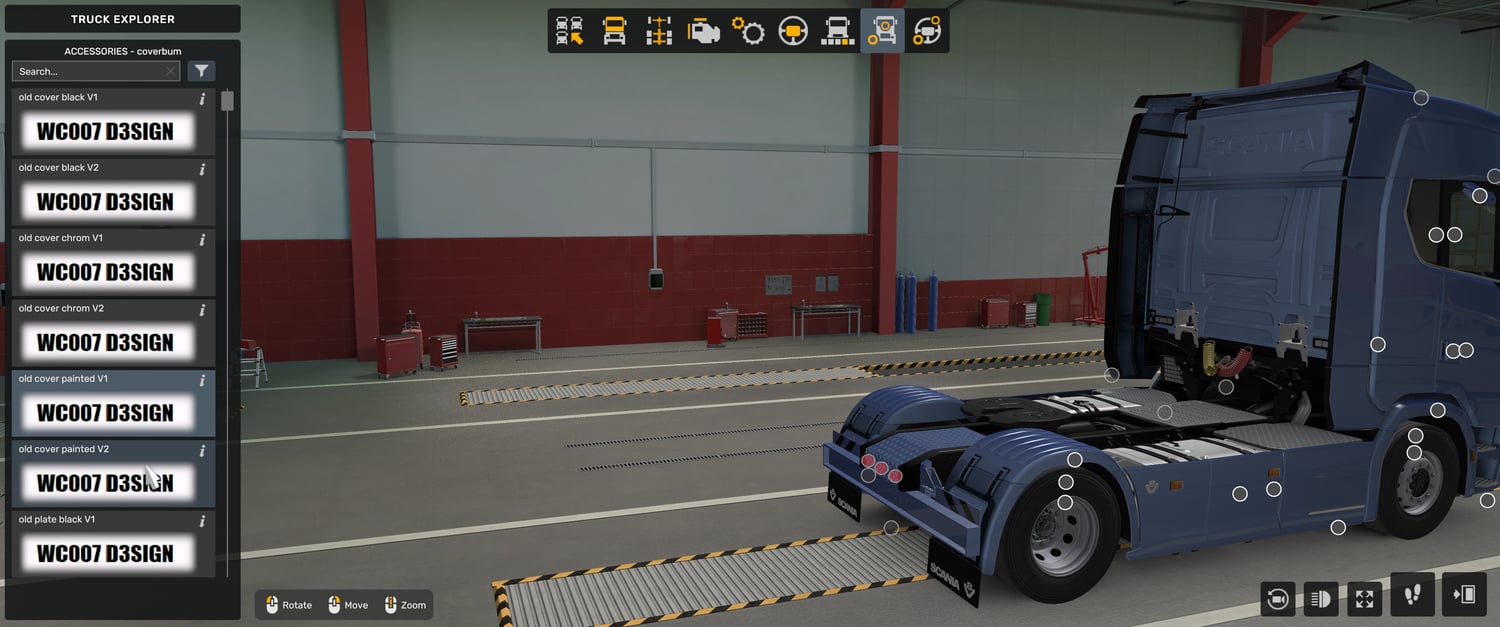This screenshot has height=627, width=1500.
Task: Select the old cover painted V2 accessory
Action: point(105,483)
